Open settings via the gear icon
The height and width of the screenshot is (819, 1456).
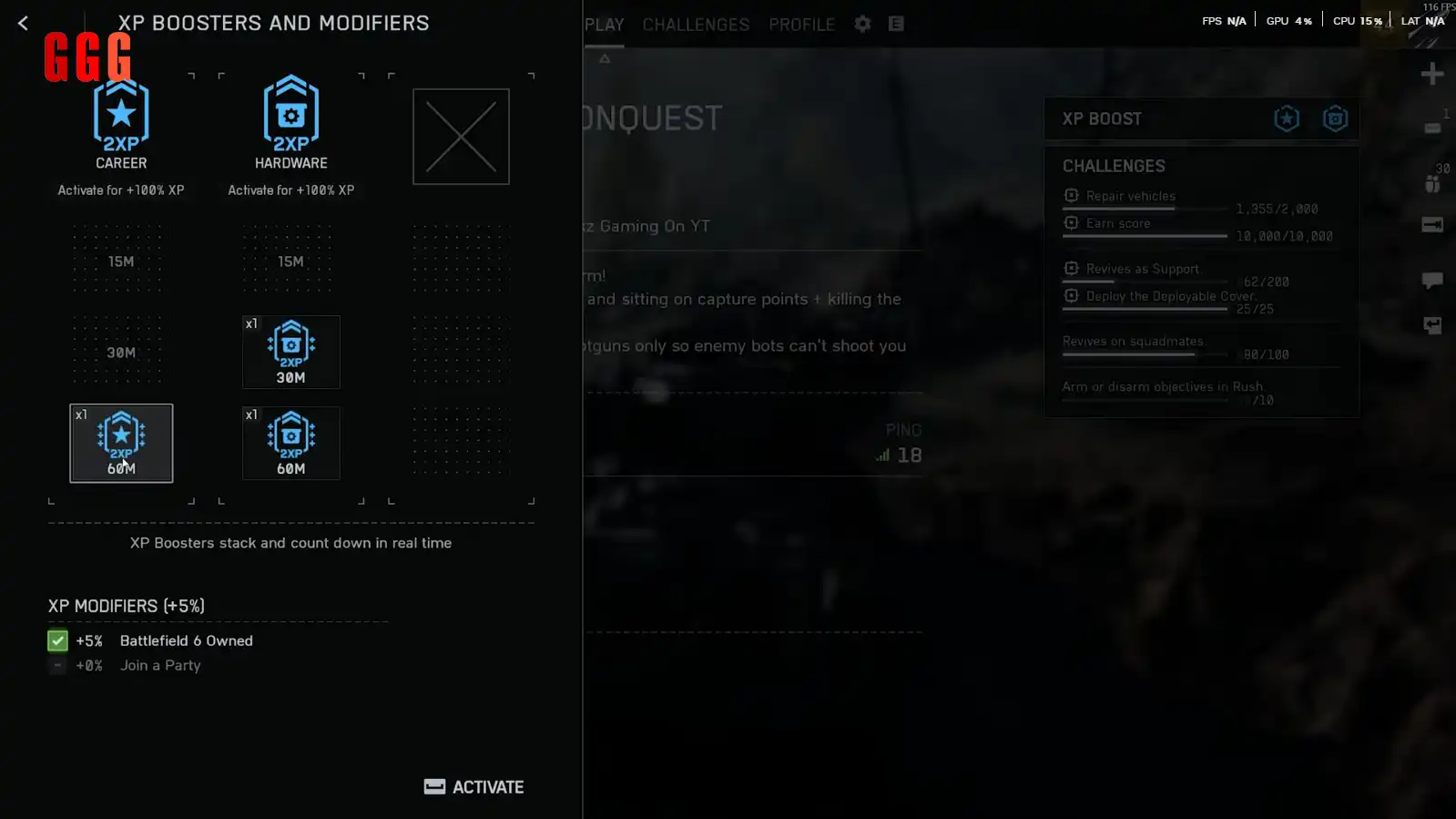coord(862,25)
